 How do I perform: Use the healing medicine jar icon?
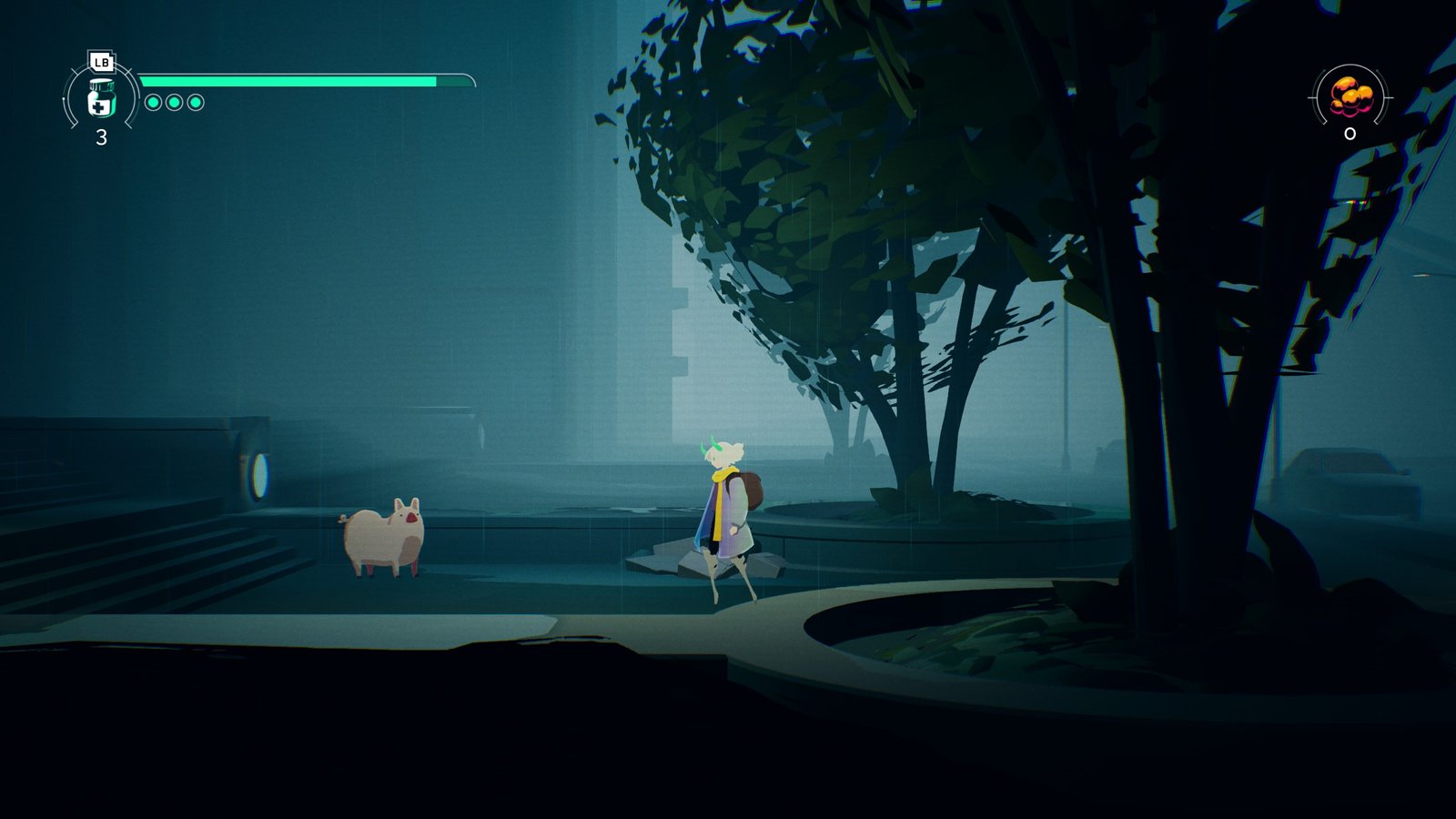coord(101,98)
